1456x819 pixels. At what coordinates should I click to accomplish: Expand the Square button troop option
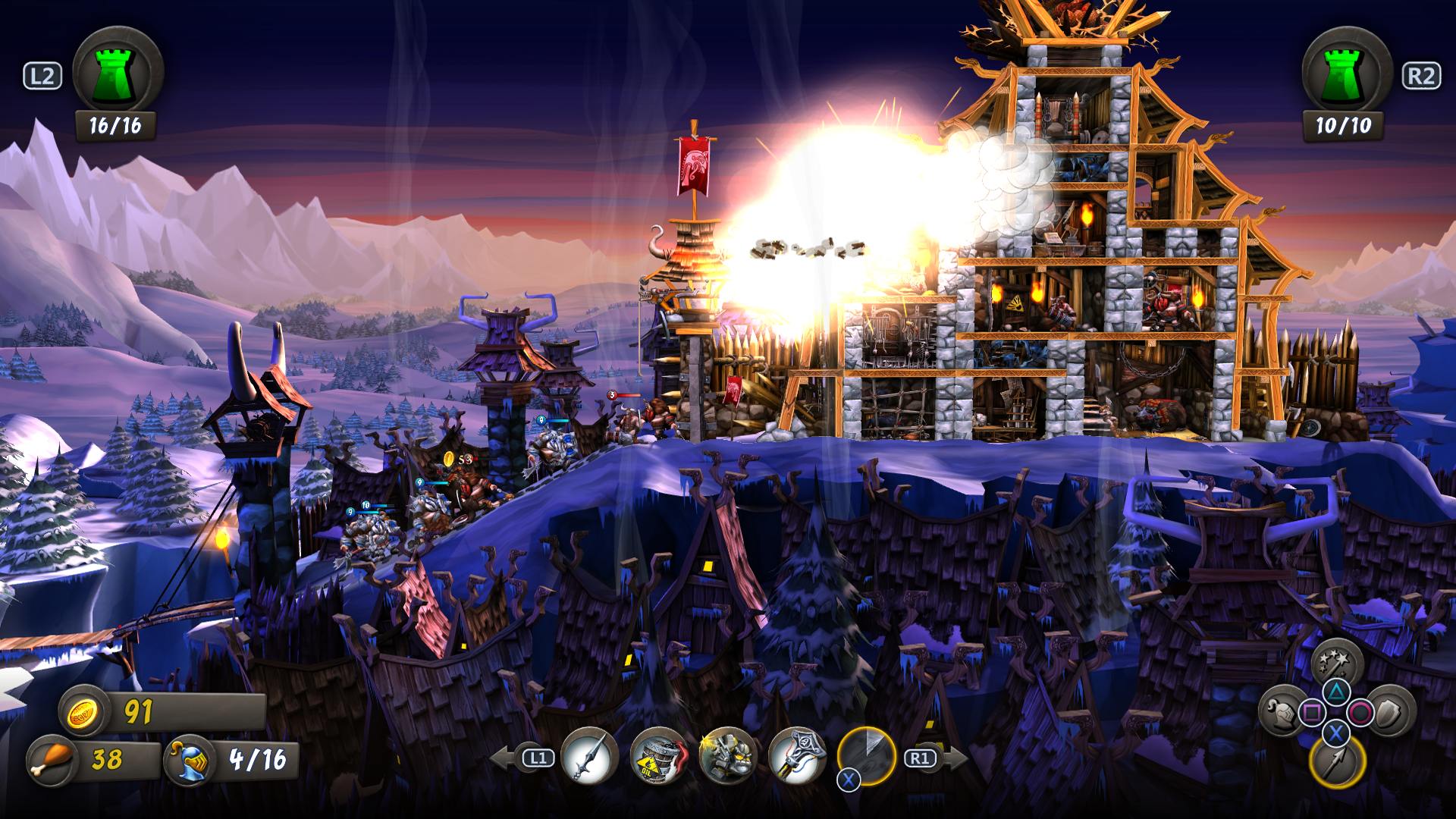(x=1312, y=711)
